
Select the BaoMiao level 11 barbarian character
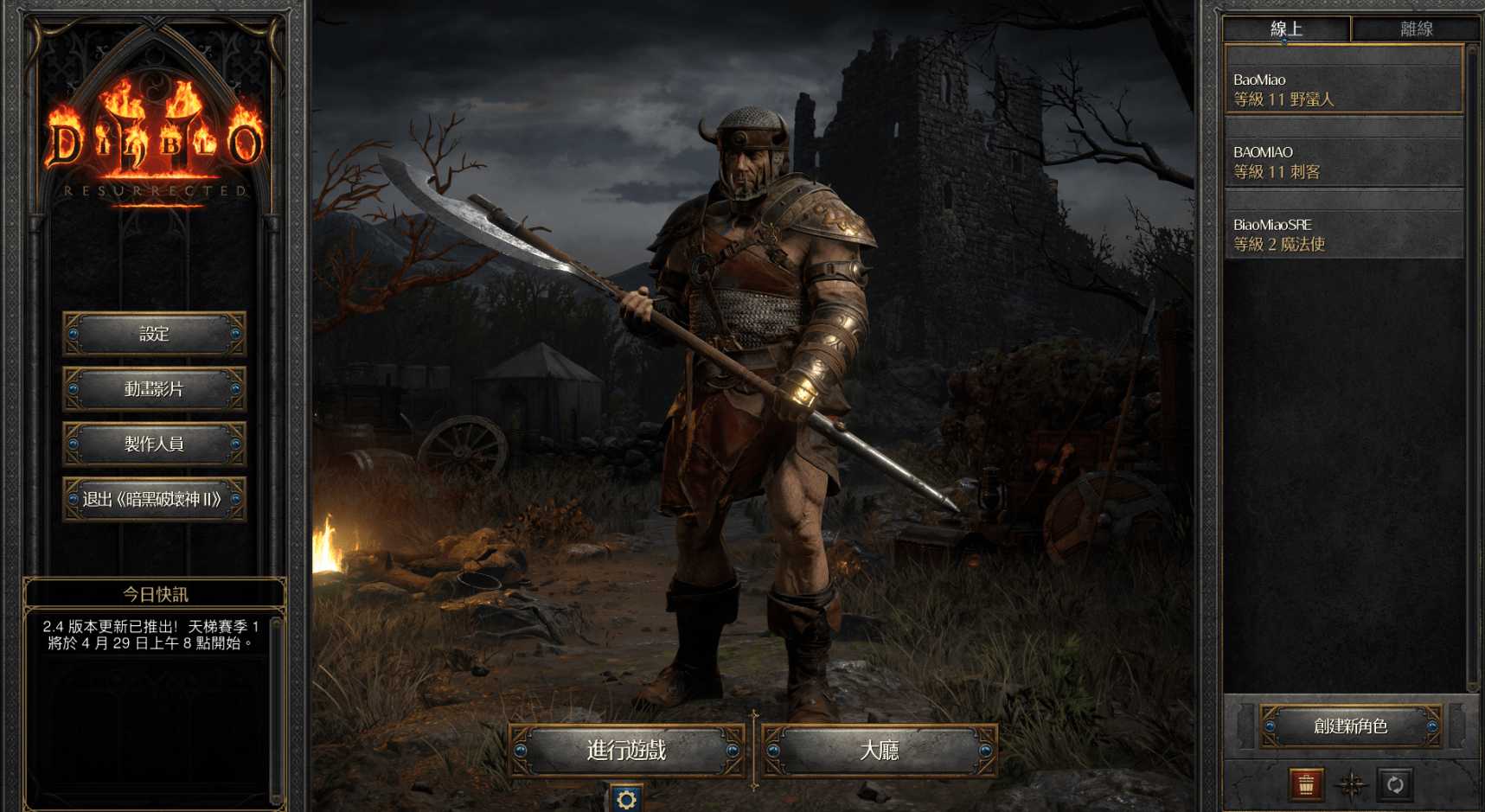point(1343,89)
